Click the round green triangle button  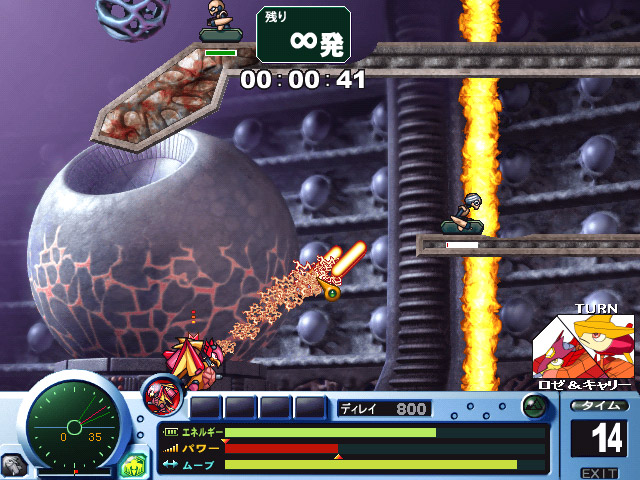(535, 407)
